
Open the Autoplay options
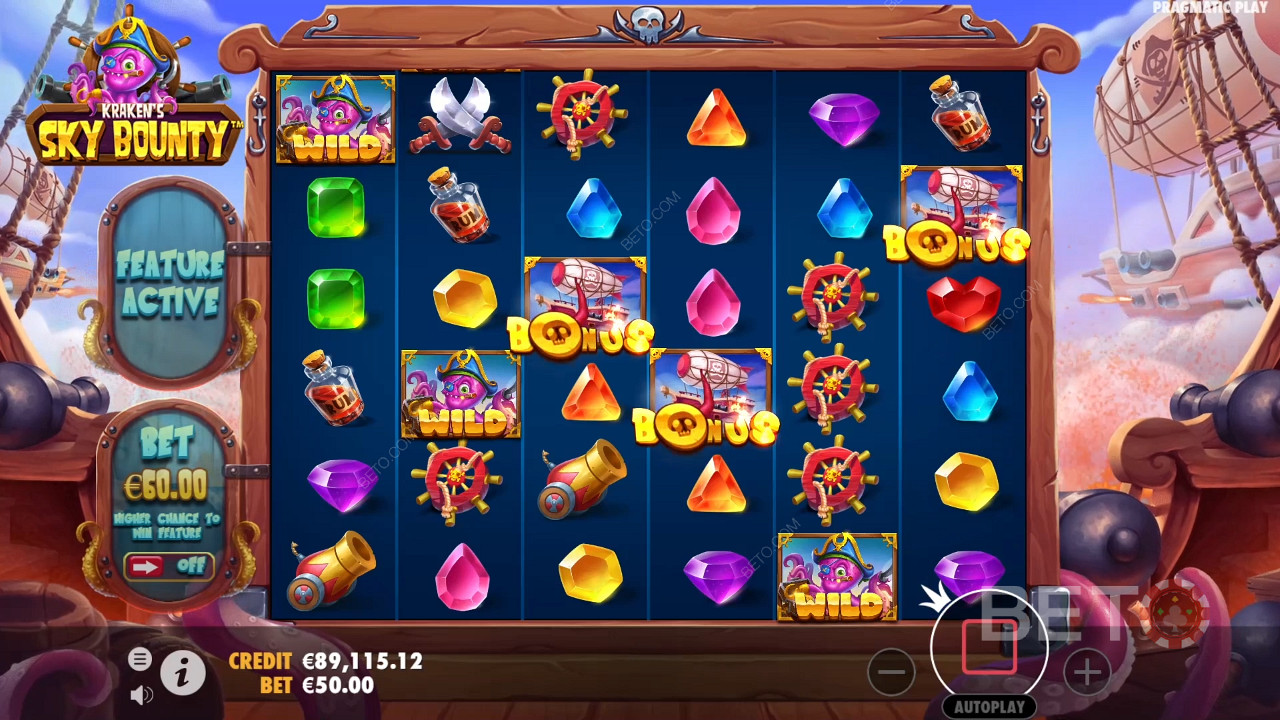pyautogui.click(x=989, y=706)
